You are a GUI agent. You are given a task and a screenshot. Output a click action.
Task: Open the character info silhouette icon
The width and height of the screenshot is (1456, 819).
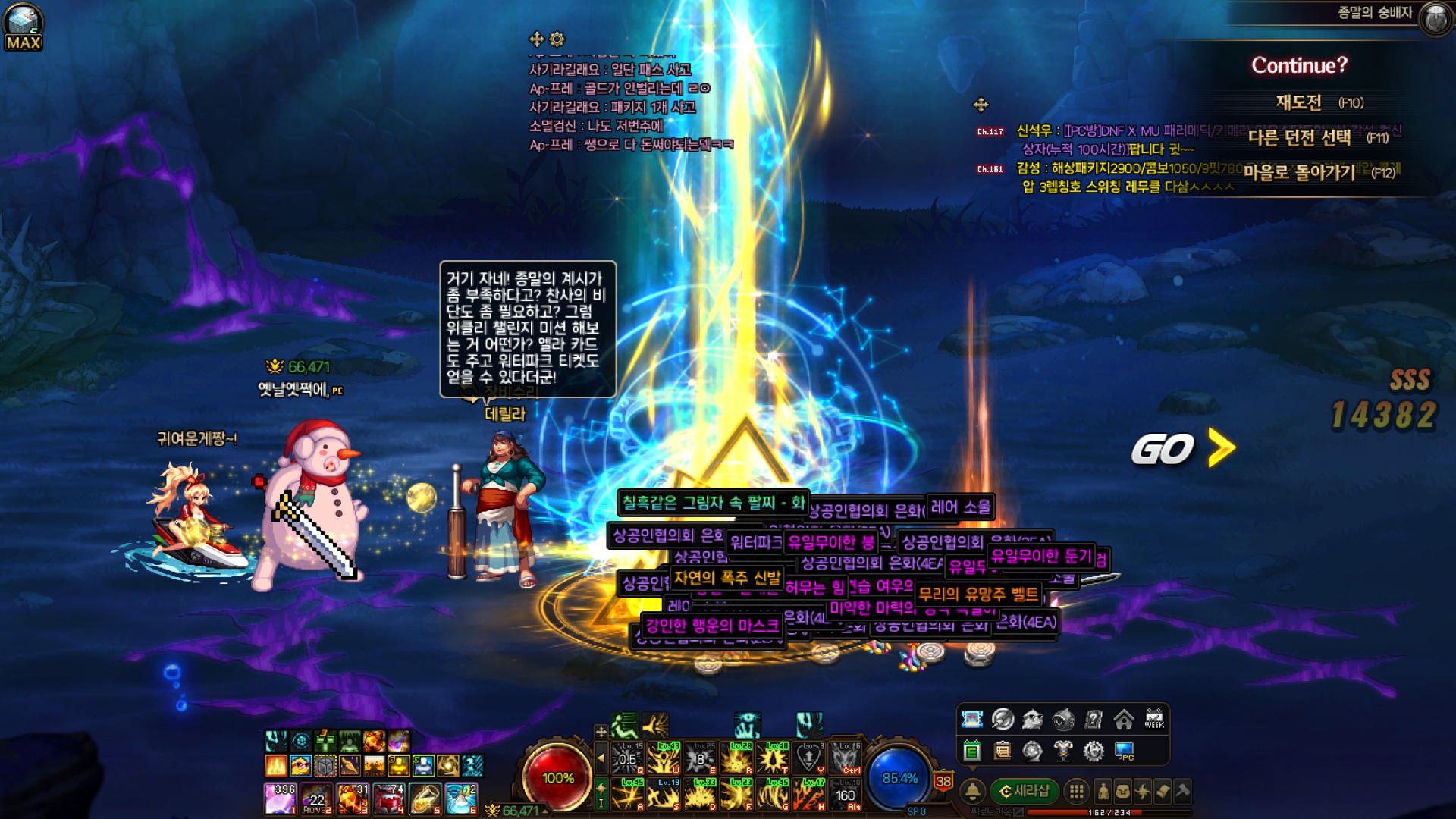1103,792
